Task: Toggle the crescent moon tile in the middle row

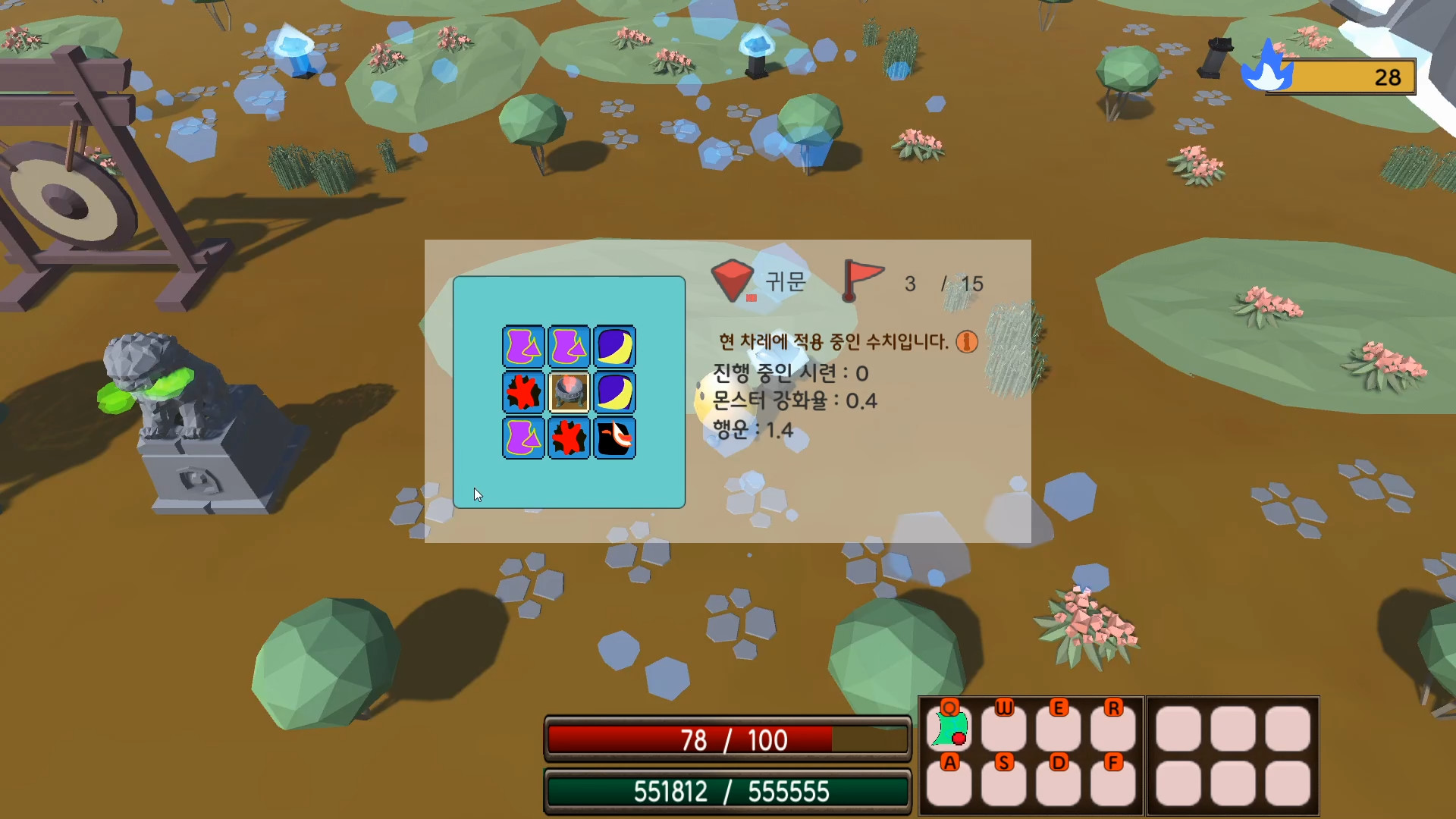Action: 614,393
